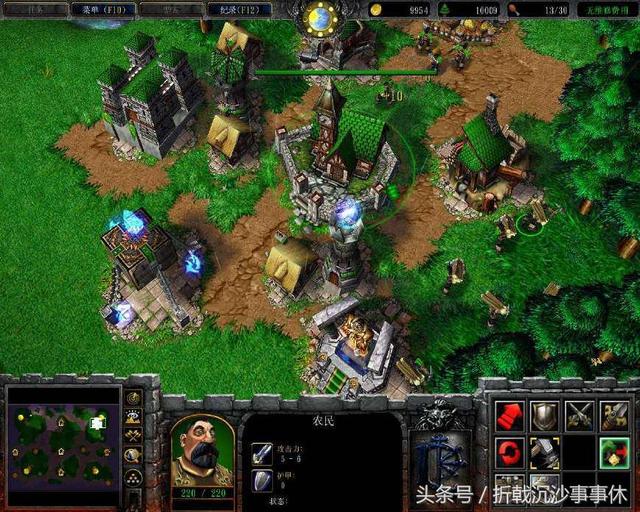Activate the shield Stop command
Viewport: 640px width, 512px height.
[545, 416]
